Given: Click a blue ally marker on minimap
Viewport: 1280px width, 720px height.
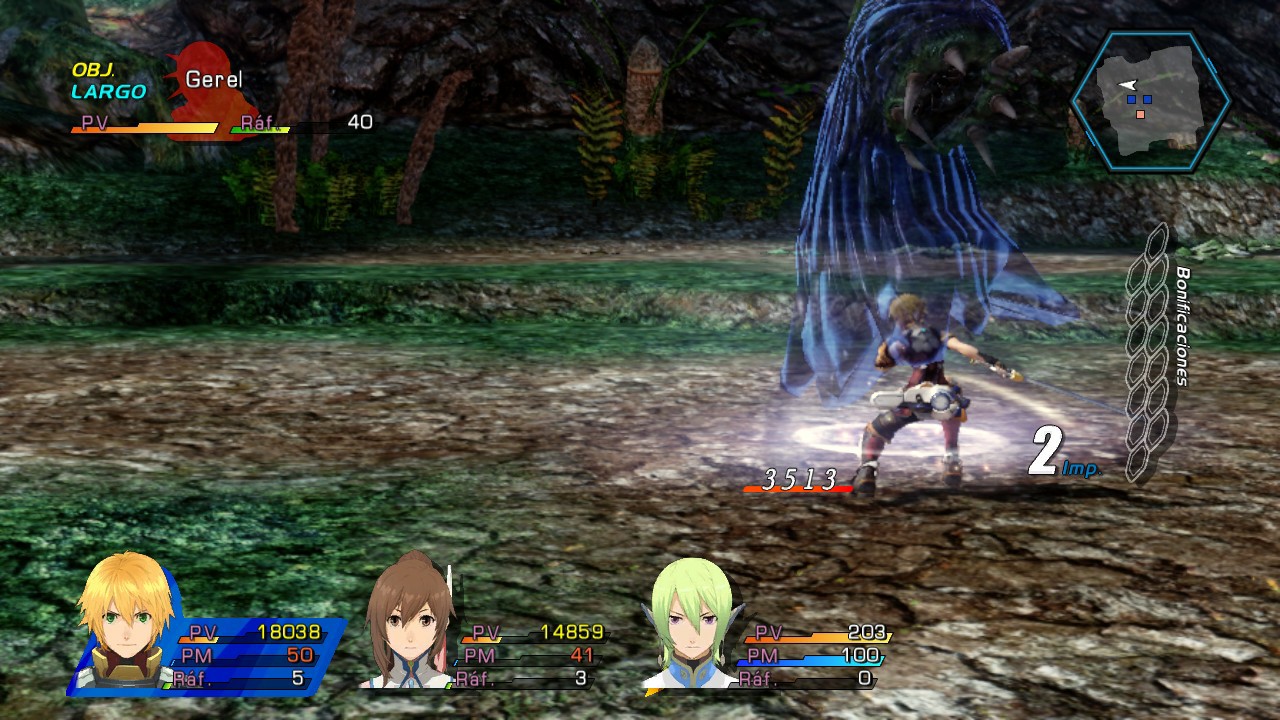Looking at the screenshot, I should (x=1130, y=101).
